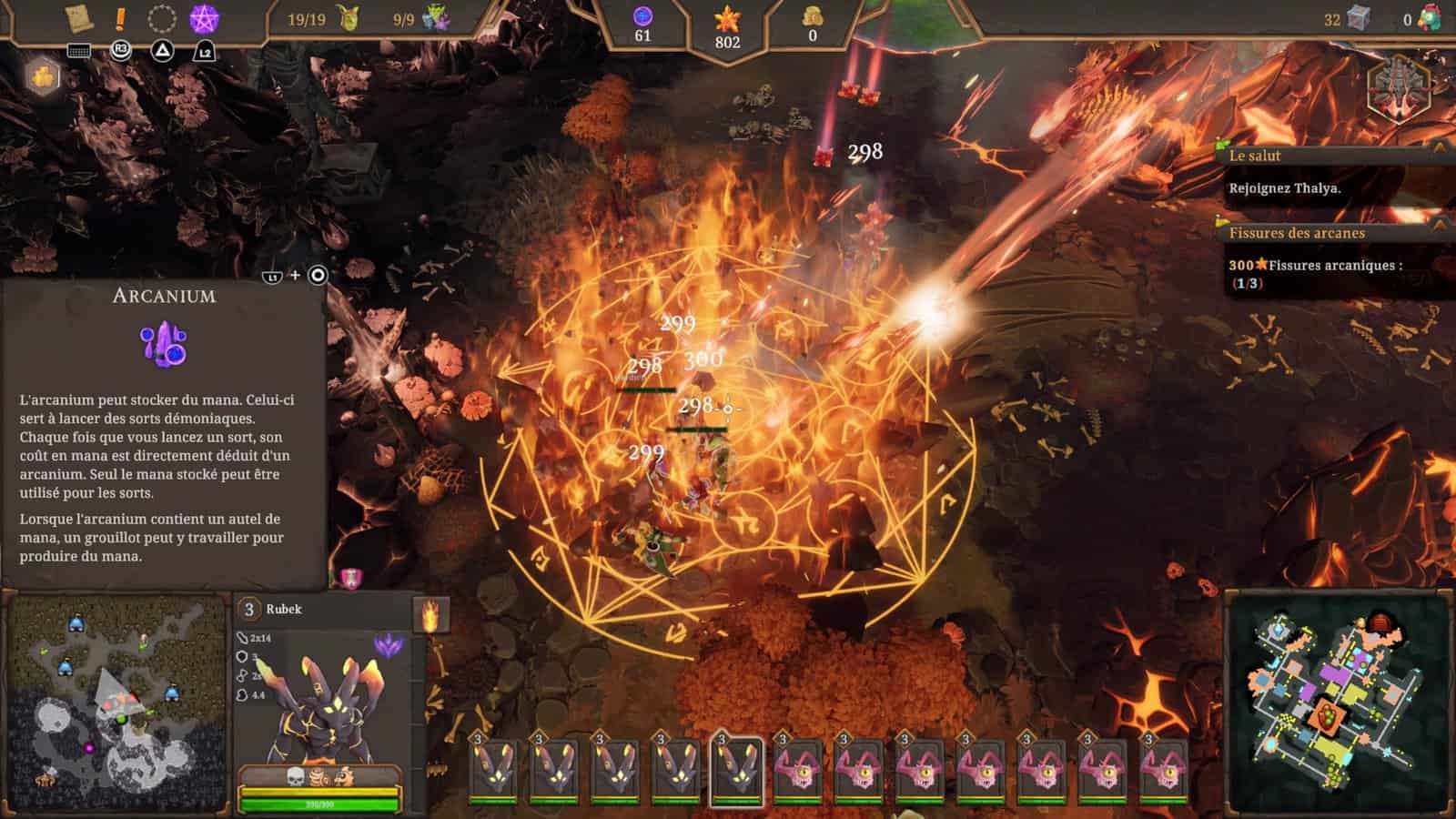Select the hexagonal throne emblem icon
Viewport: 1456px width, 819px height.
tap(1399, 88)
